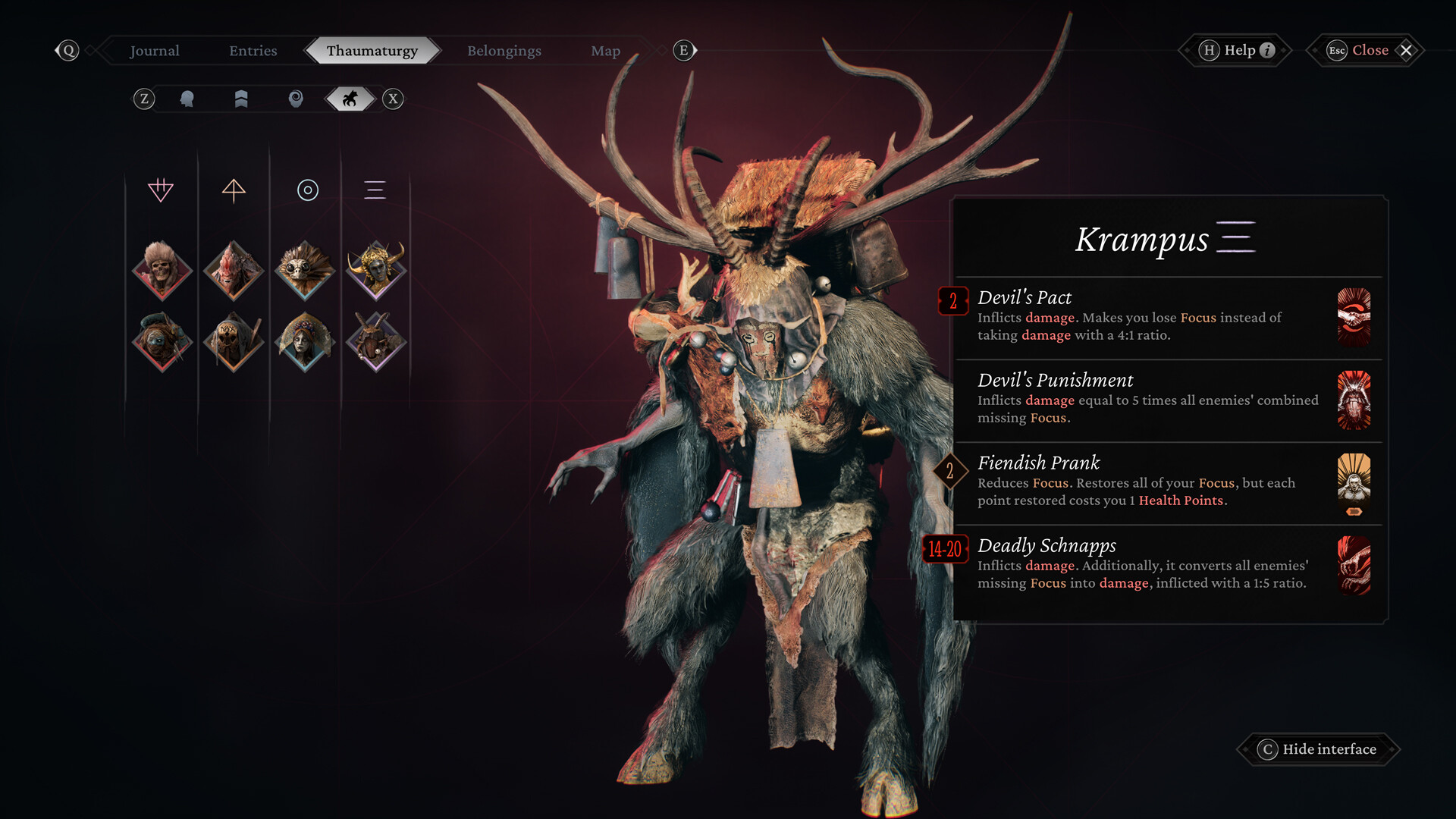Screen dimensions: 1456x819
Task: Select the circled dot rune column symbol
Action: coord(306,190)
